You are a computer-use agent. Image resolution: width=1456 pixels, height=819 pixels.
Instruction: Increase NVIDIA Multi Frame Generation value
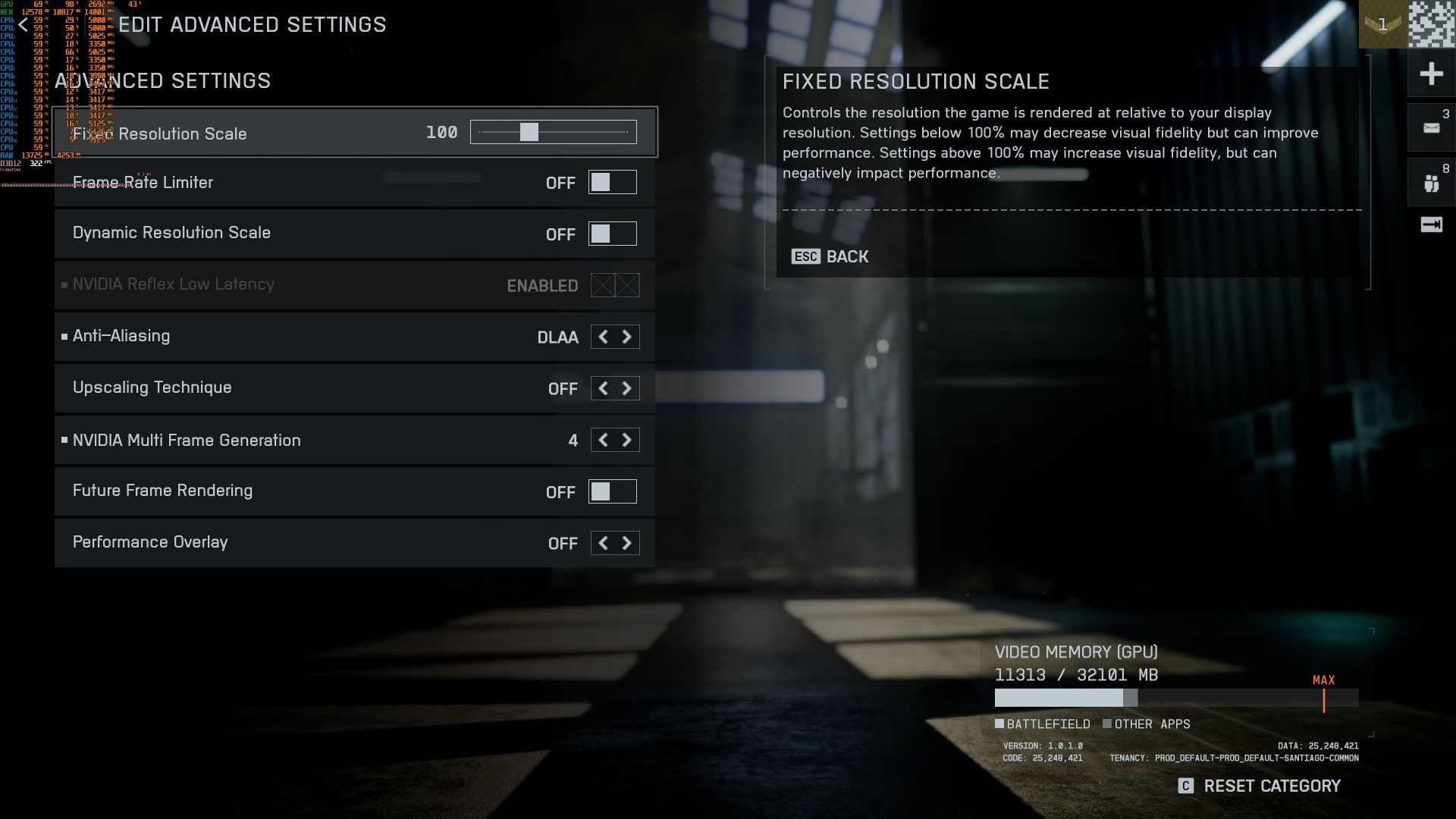(x=627, y=440)
